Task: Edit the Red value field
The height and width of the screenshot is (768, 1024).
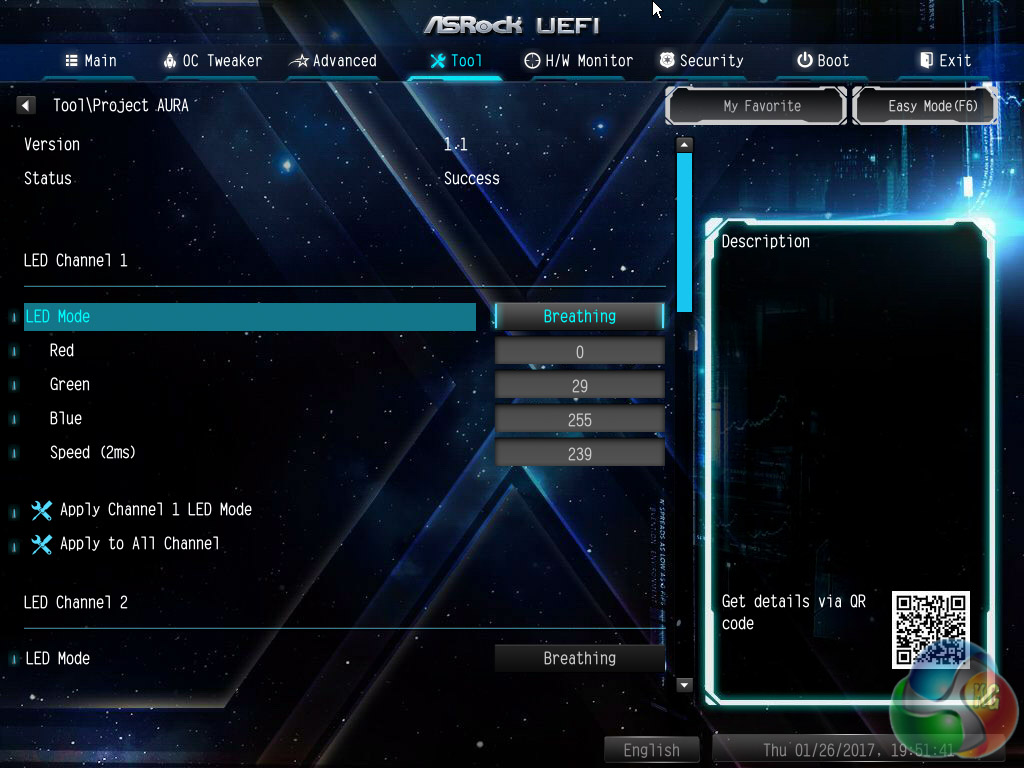Action: point(579,352)
